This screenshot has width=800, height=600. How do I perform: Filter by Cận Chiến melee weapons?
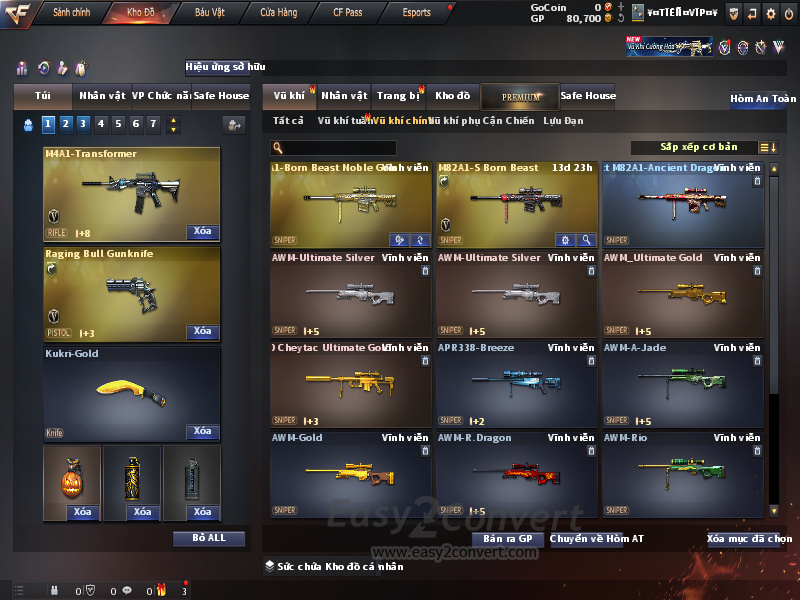click(x=508, y=121)
